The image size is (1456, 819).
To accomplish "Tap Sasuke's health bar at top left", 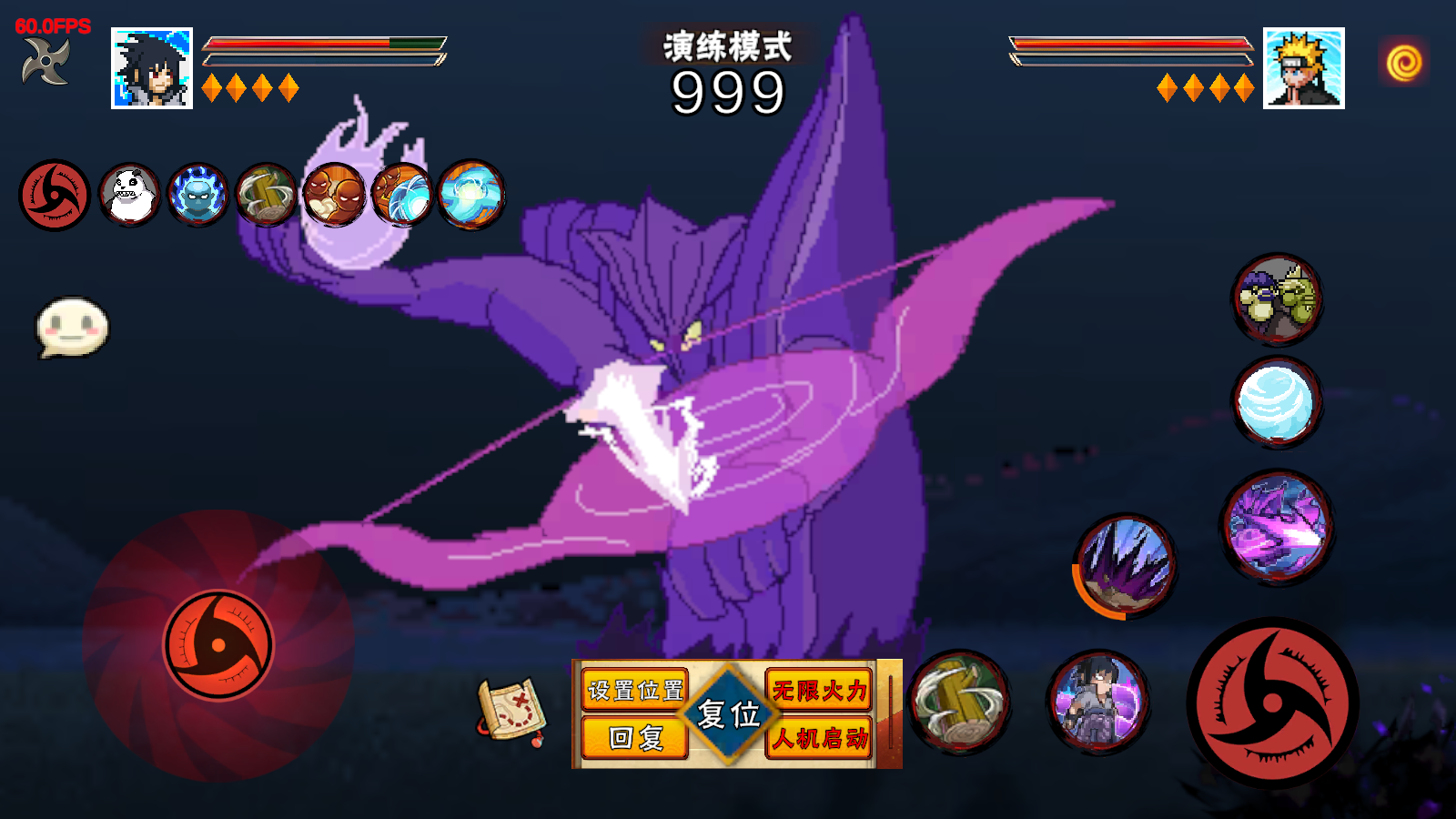I will click(x=323, y=43).
